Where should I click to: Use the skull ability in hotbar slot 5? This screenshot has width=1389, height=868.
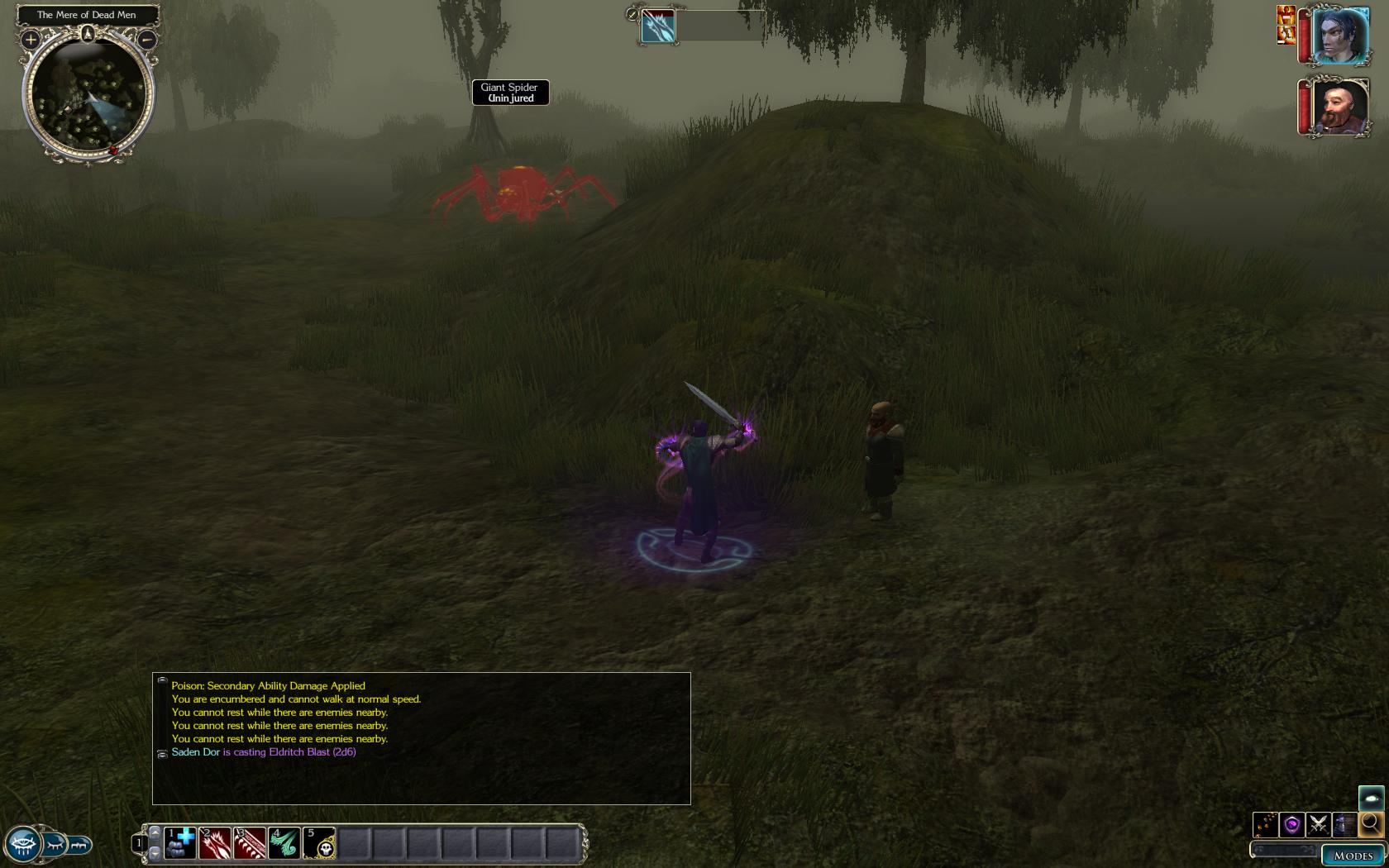(319, 843)
